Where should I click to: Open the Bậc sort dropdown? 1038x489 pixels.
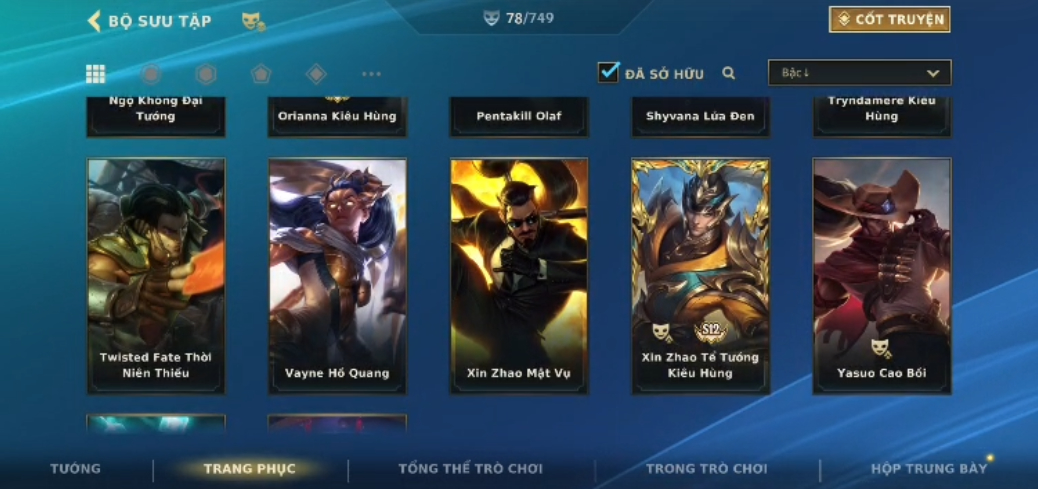click(859, 73)
